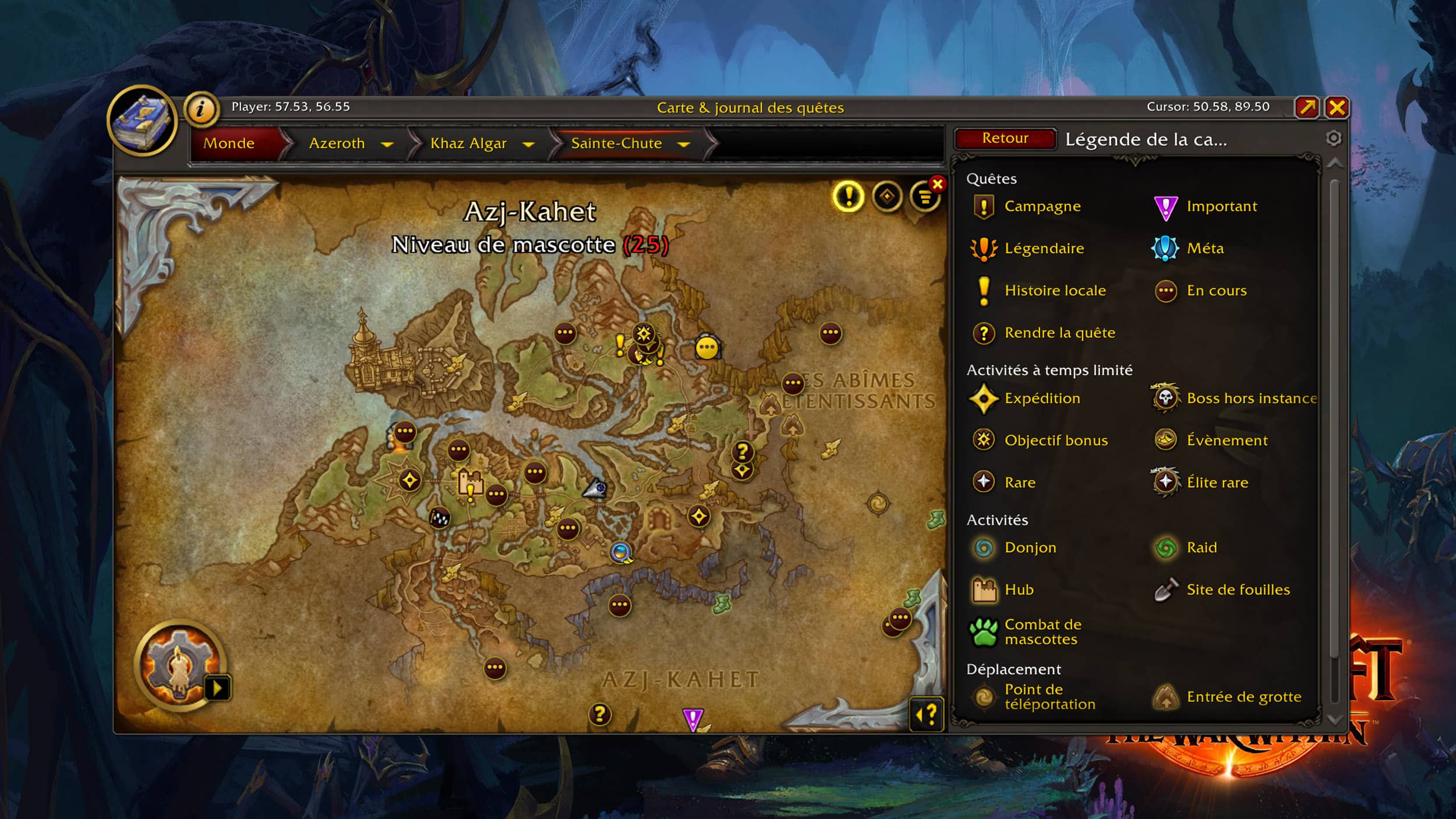1456x819 pixels.
Task: Choose the Donjon legend entry
Action: click(1030, 548)
